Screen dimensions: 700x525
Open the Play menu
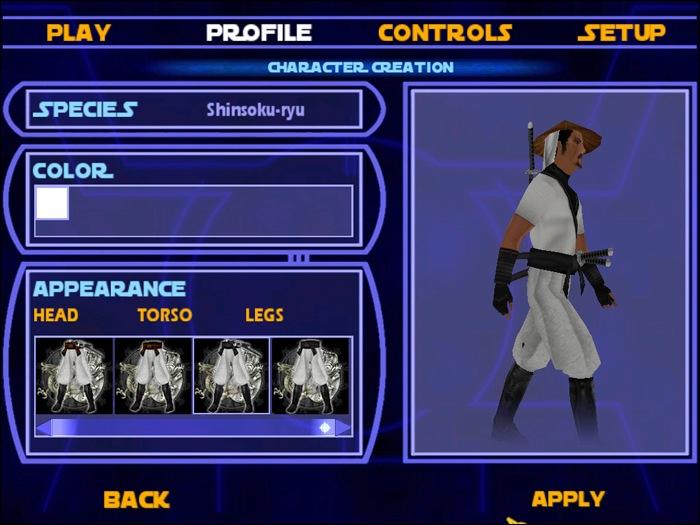(78, 32)
